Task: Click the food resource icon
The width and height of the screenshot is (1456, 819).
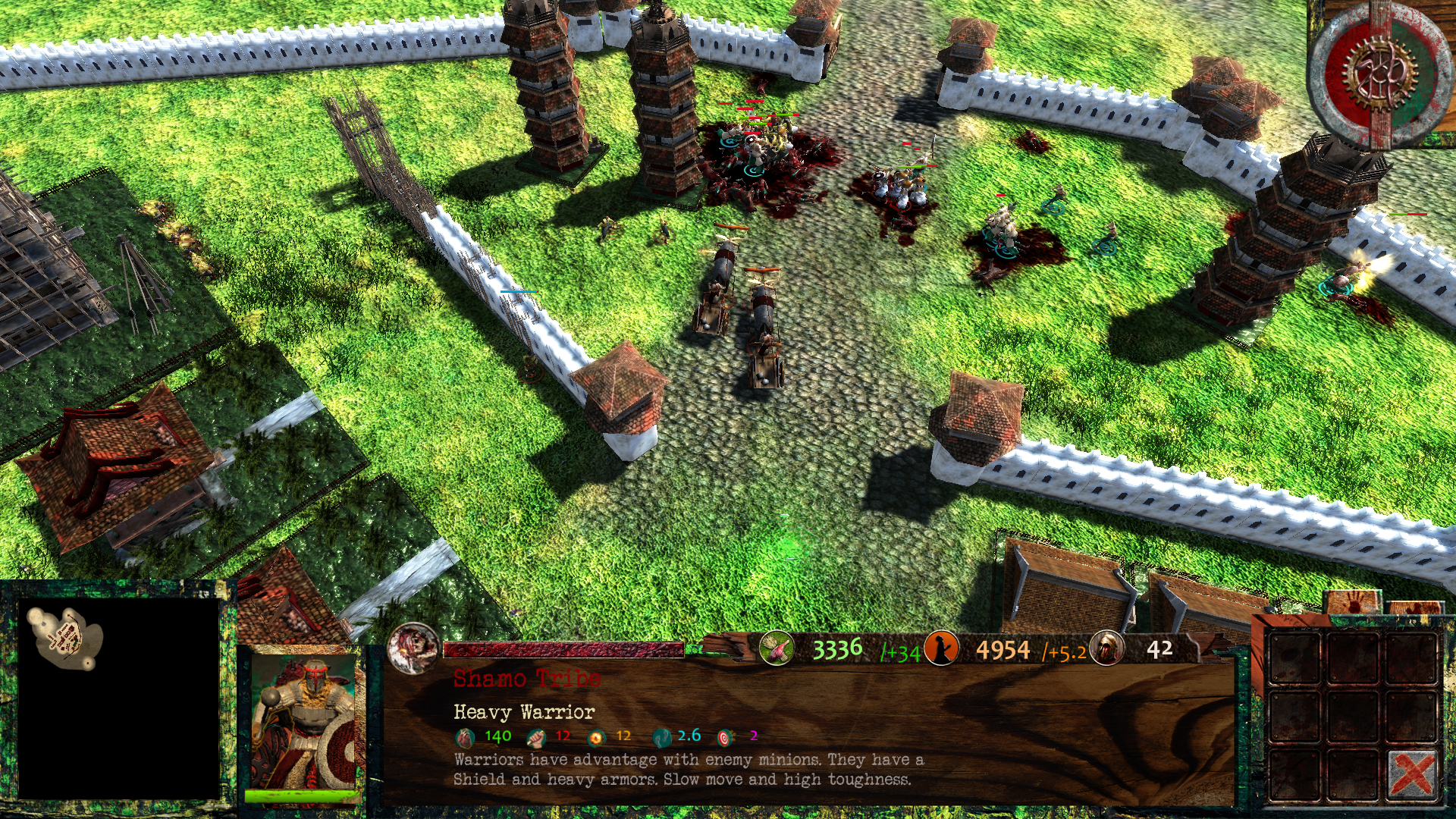Action: point(777,649)
